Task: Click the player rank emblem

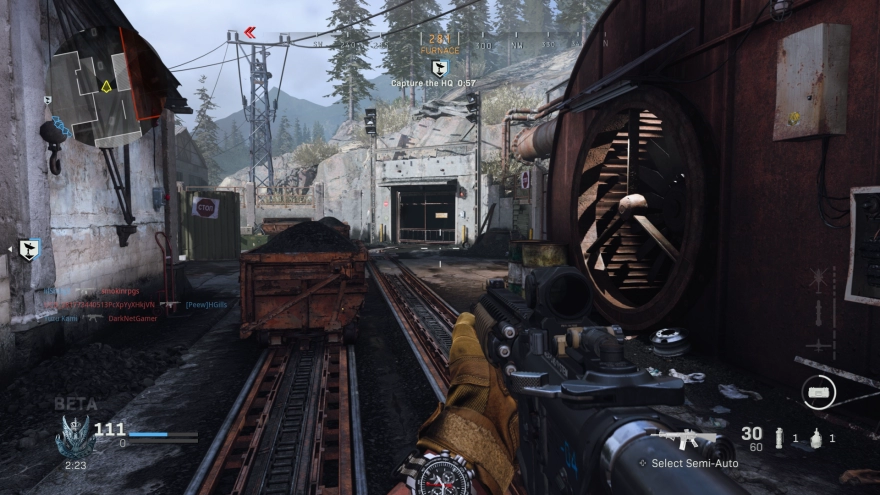Action: (x=74, y=435)
